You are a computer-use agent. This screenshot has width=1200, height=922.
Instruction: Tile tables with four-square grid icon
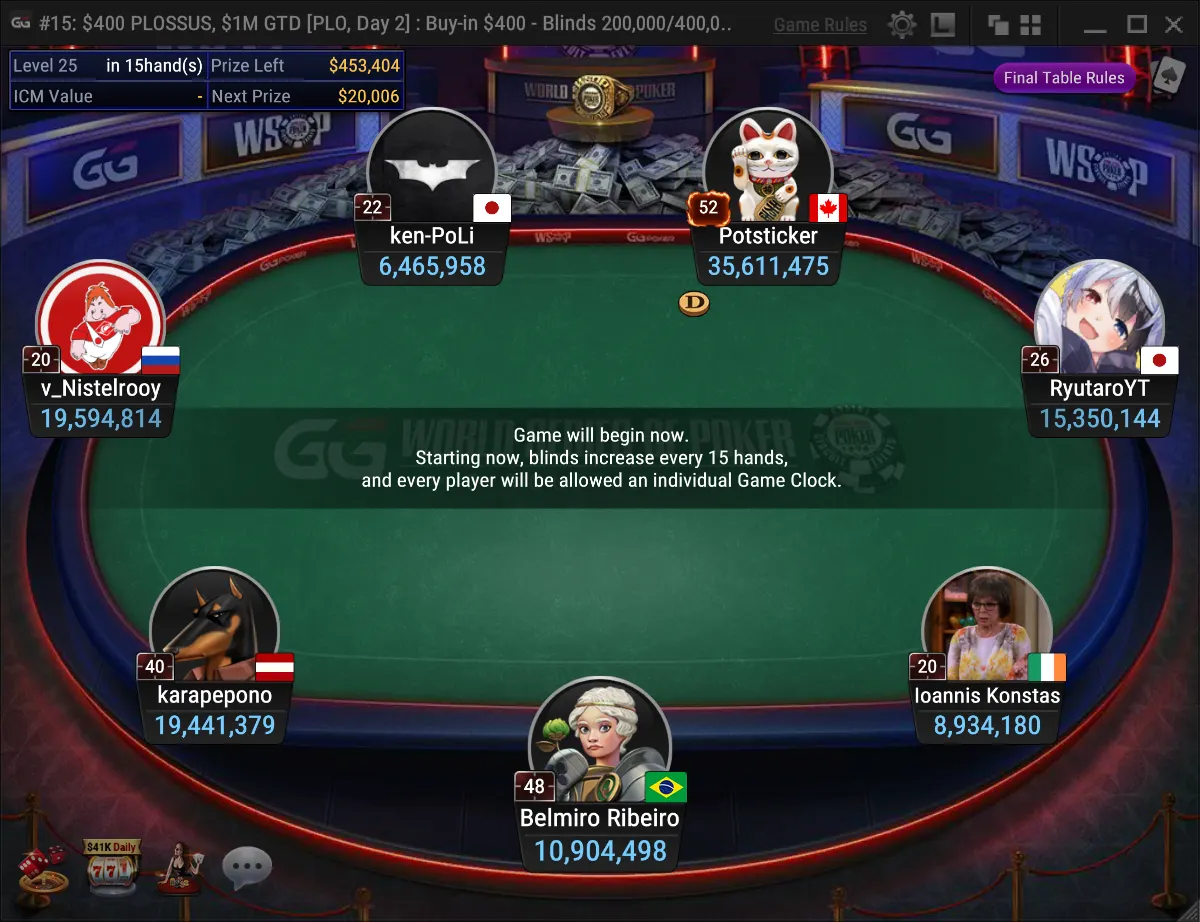click(x=1031, y=24)
